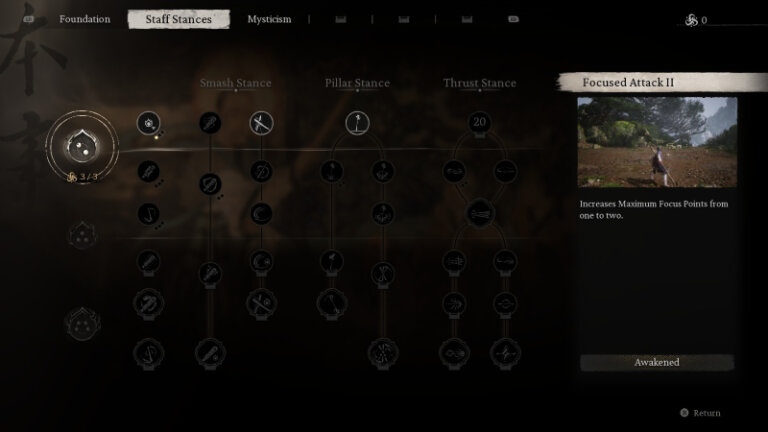Image resolution: width=768 pixels, height=432 pixels.
Task: Select the Staff Stances tab
Action: point(179,19)
